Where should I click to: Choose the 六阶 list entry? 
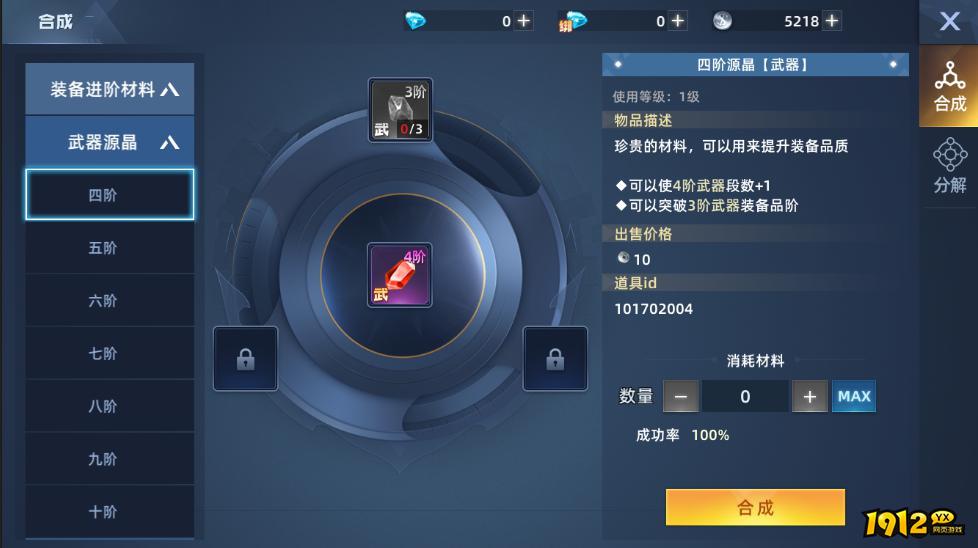click(x=110, y=300)
